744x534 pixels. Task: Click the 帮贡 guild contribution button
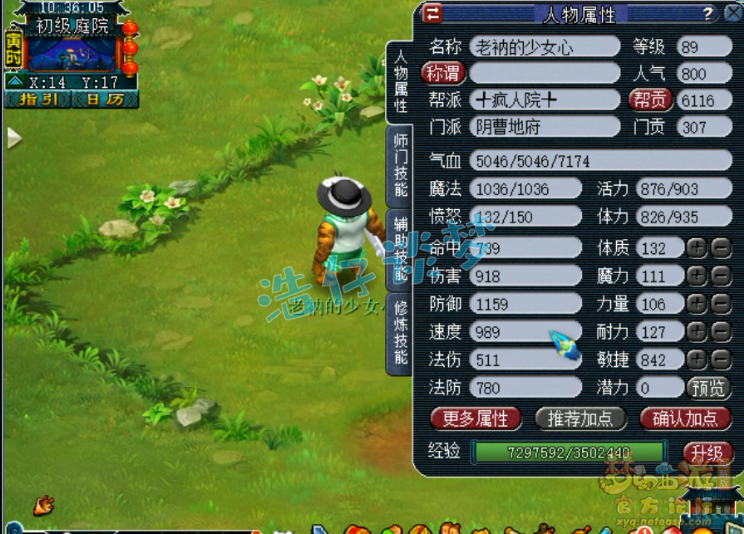click(x=649, y=100)
